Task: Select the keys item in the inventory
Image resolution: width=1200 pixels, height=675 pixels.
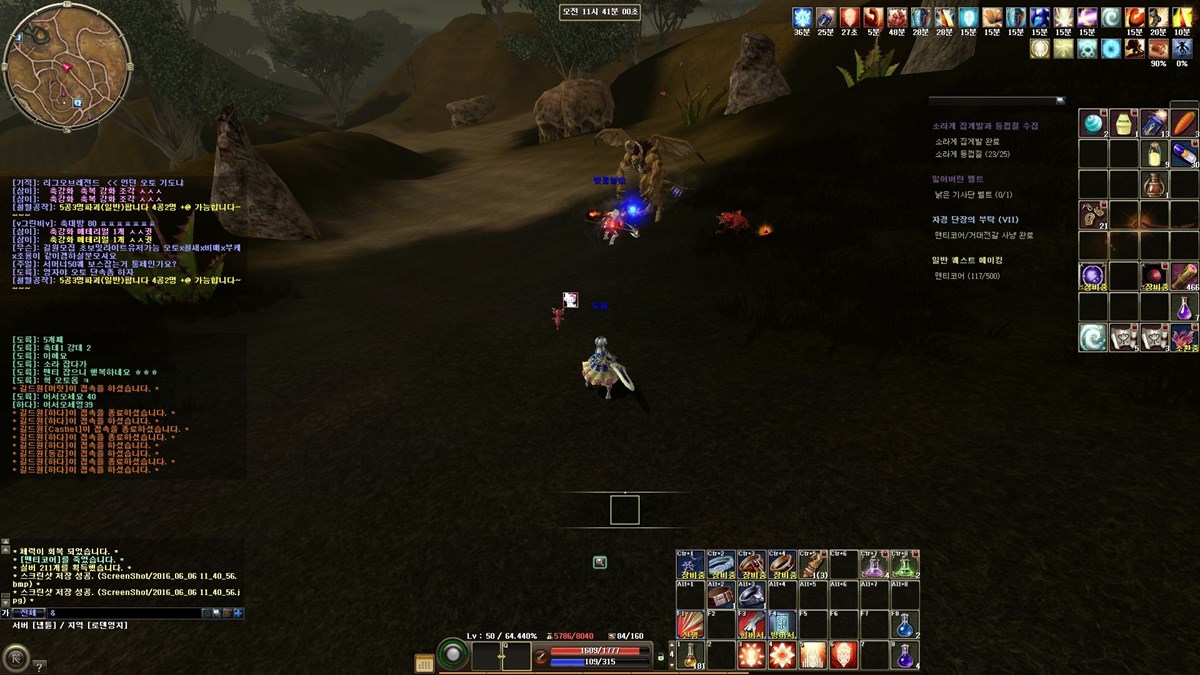Action: [x=1092, y=215]
